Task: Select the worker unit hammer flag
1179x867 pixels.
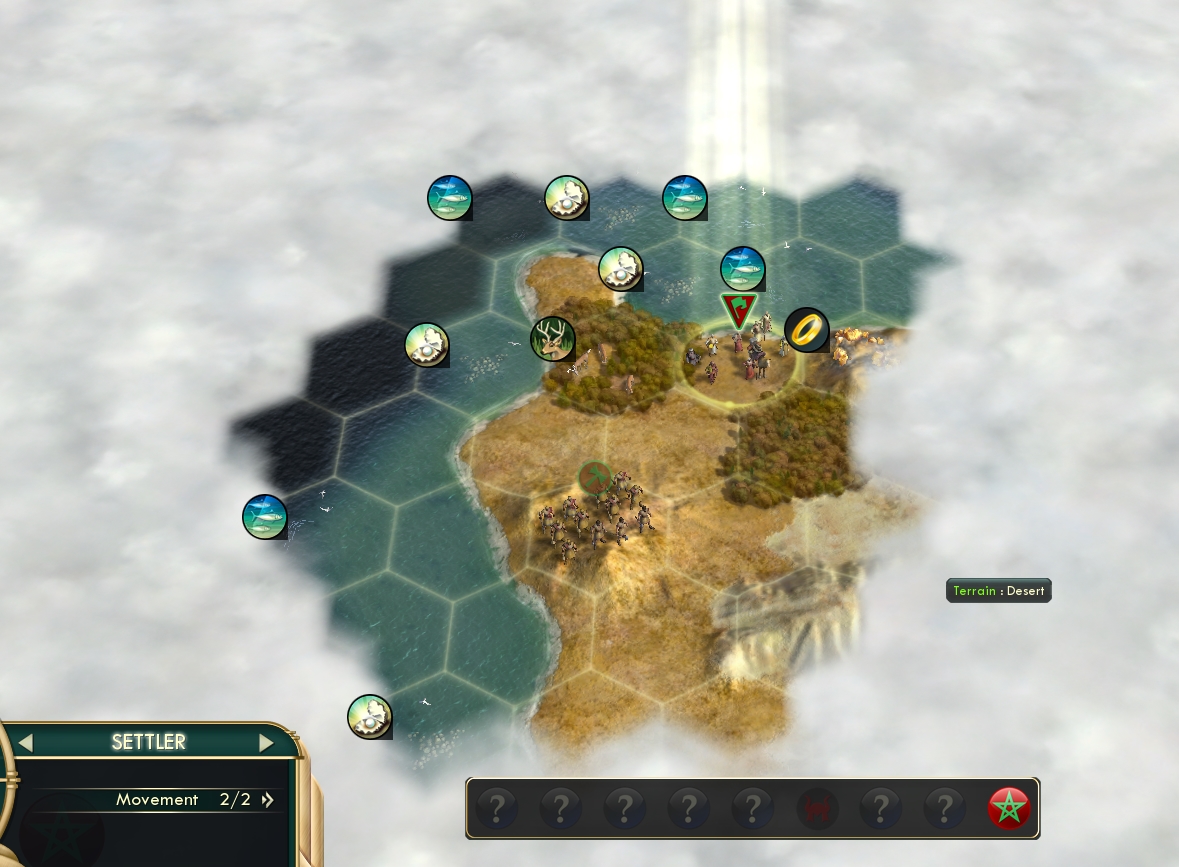Action: [x=595, y=478]
